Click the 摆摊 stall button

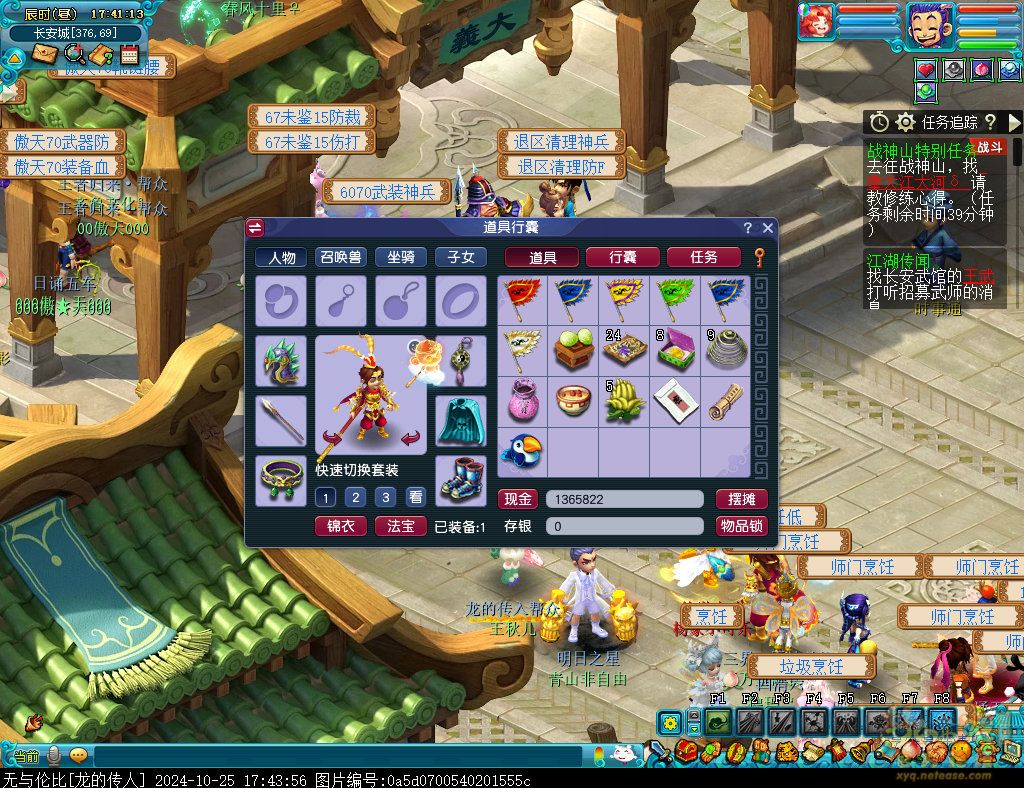pos(741,499)
